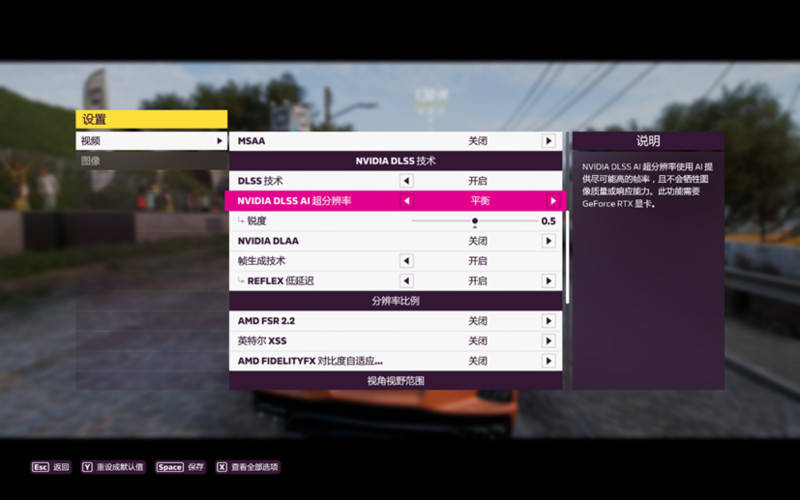The image size is (800, 500).
Task: Open the 图像 settings category
Action: pyautogui.click(x=150, y=160)
